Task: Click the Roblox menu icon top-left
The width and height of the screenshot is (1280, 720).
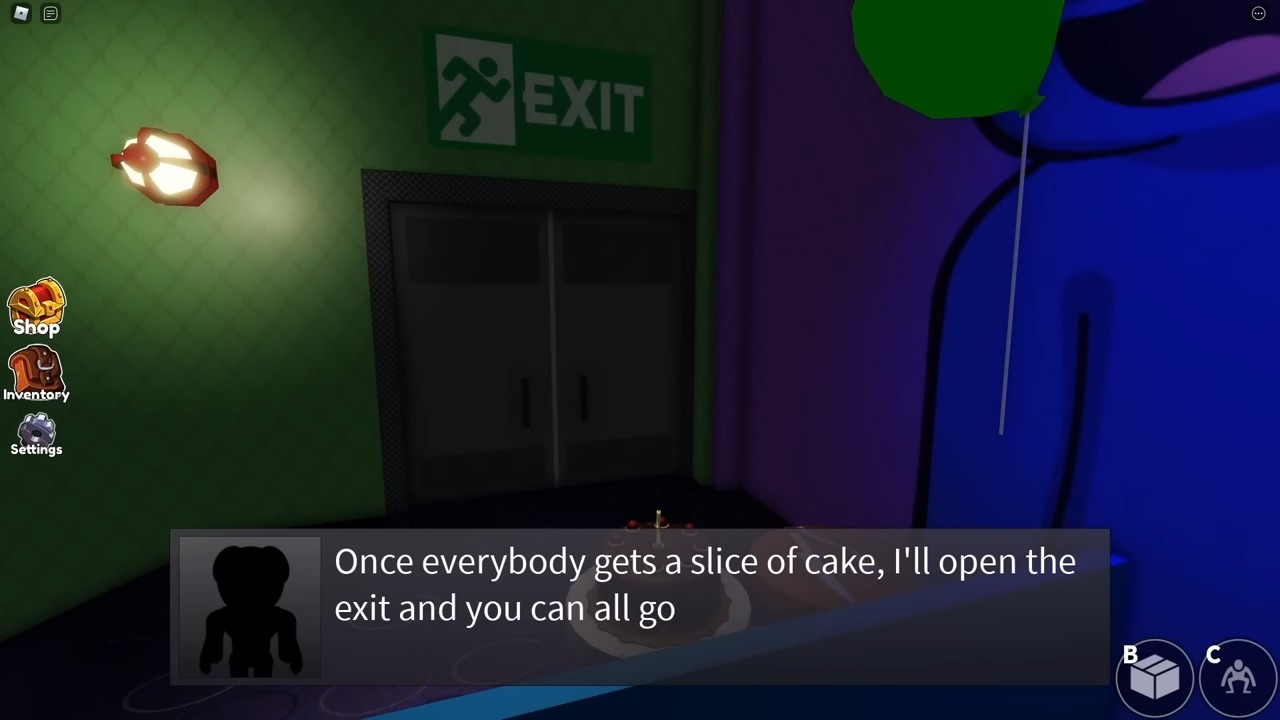Action: point(20,13)
